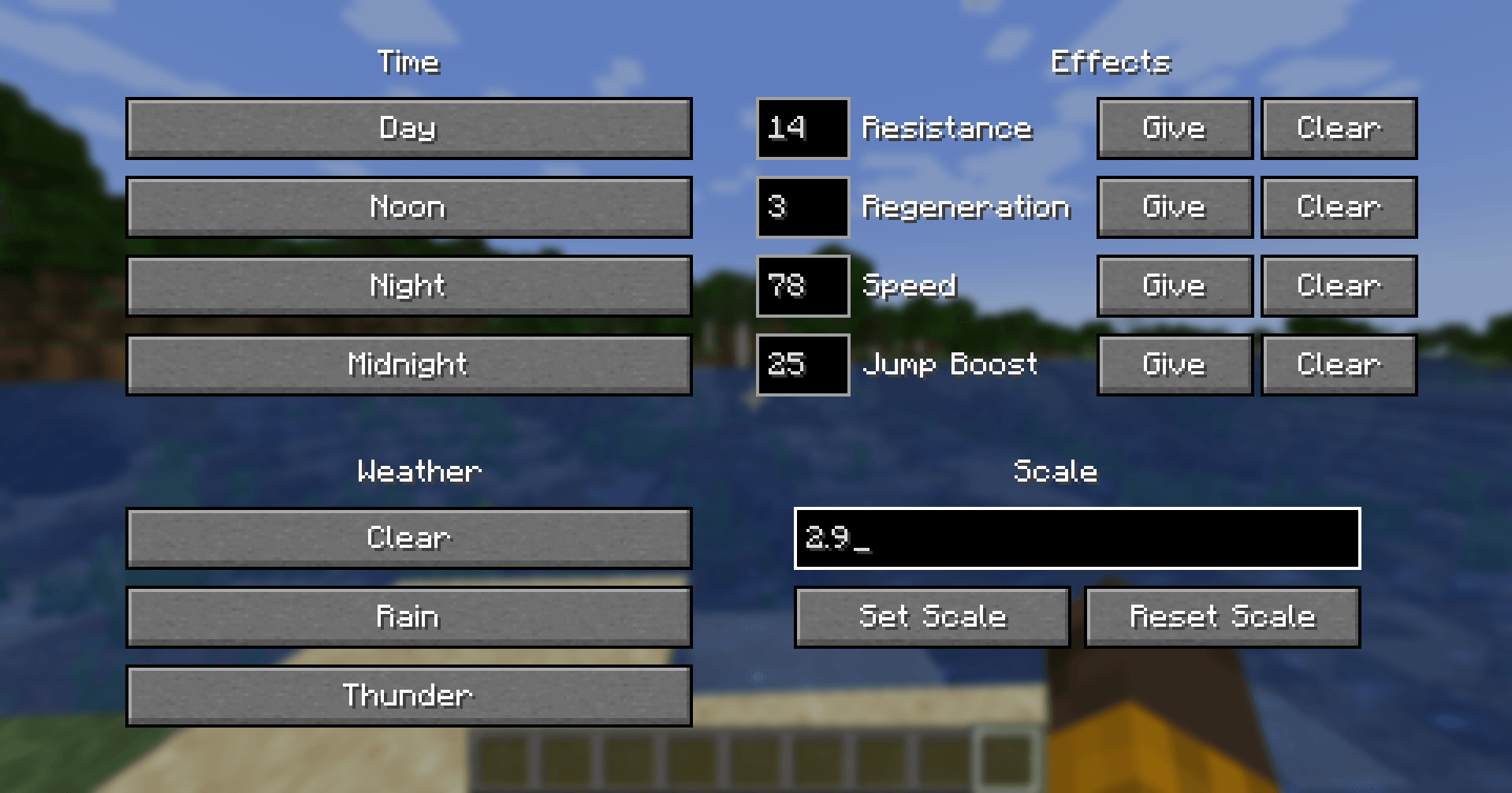Set weather to Thunder
Screen dimensions: 1512x793
click(x=408, y=696)
